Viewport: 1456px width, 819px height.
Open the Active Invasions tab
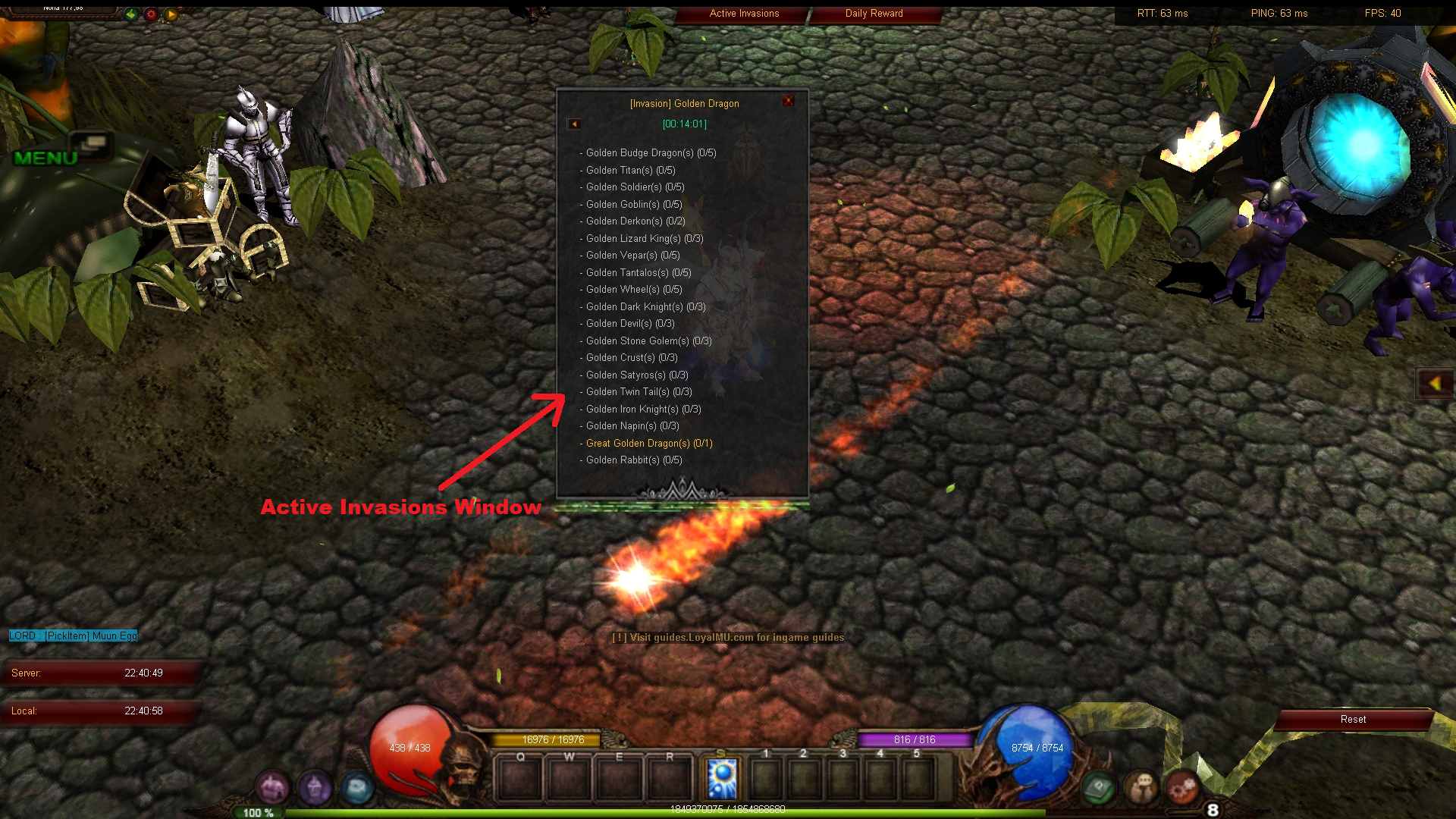(x=743, y=13)
